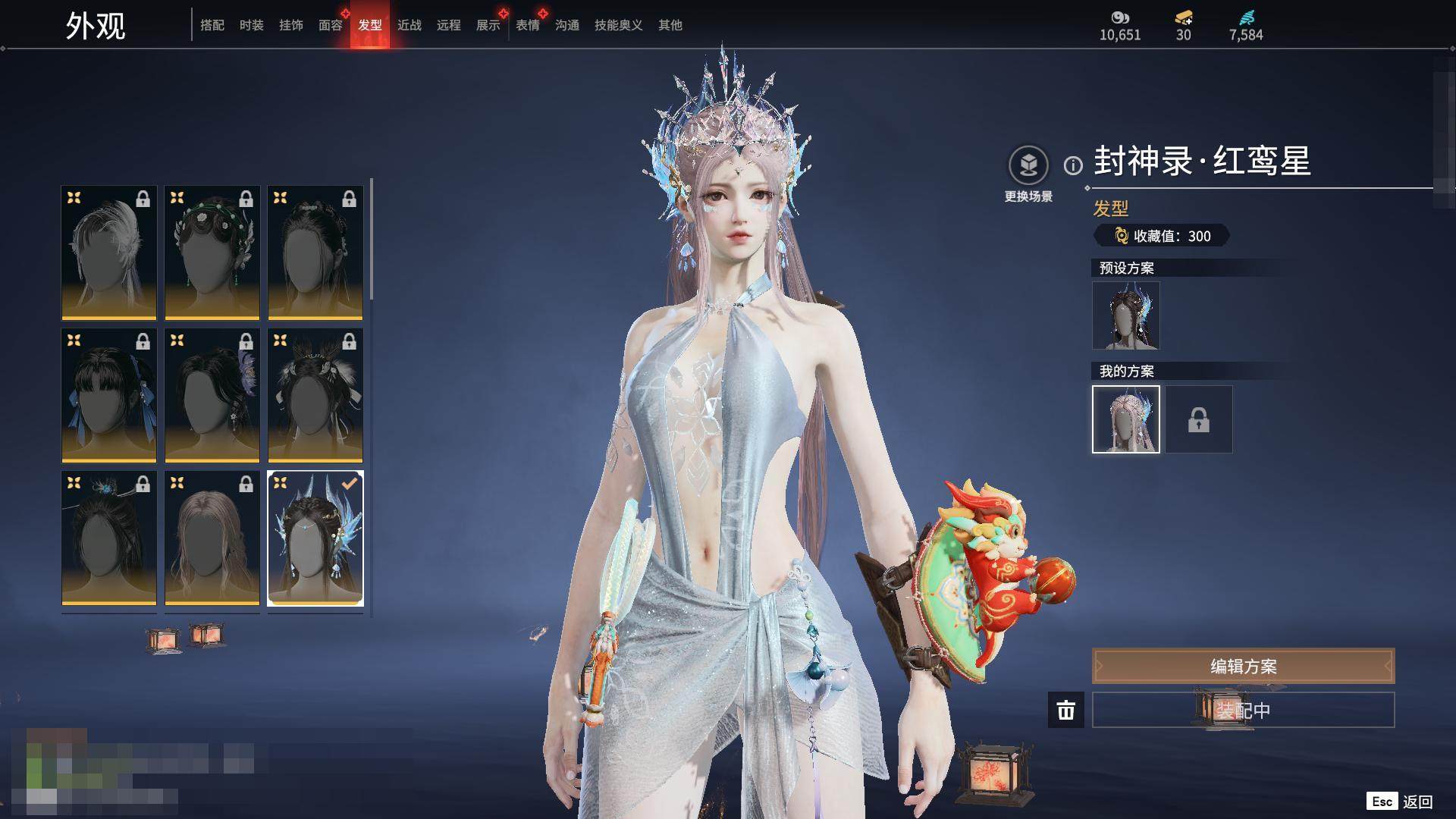Show the 展示 tab
1456x819 pixels.
[488, 25]
